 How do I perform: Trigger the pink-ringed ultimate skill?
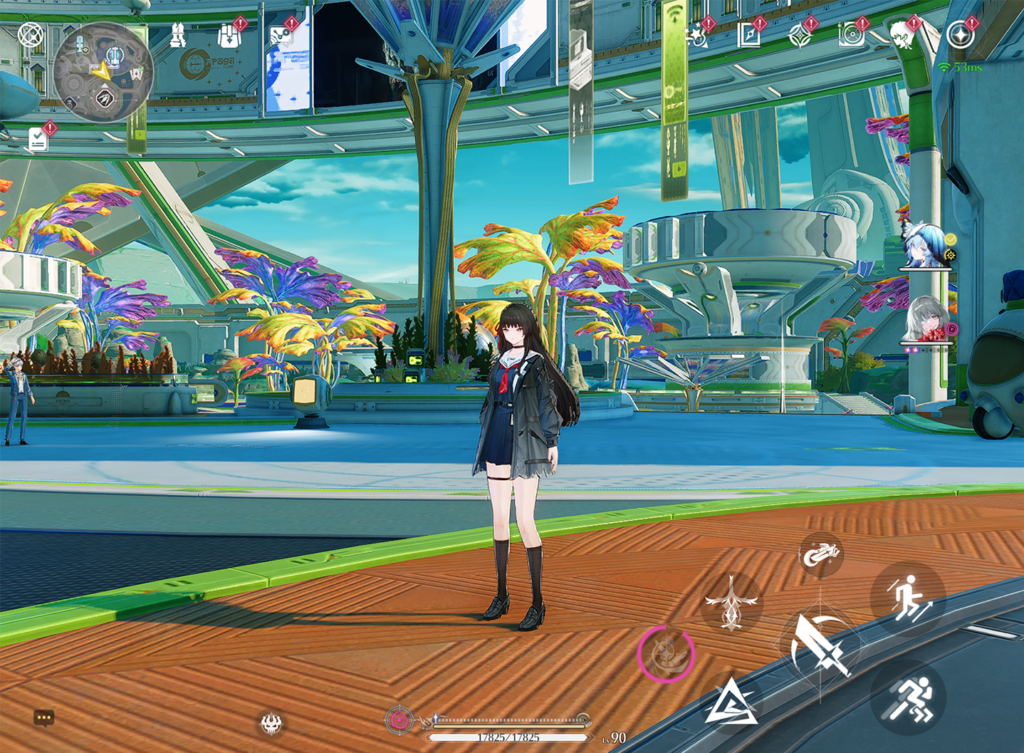(x=665, y=654)
